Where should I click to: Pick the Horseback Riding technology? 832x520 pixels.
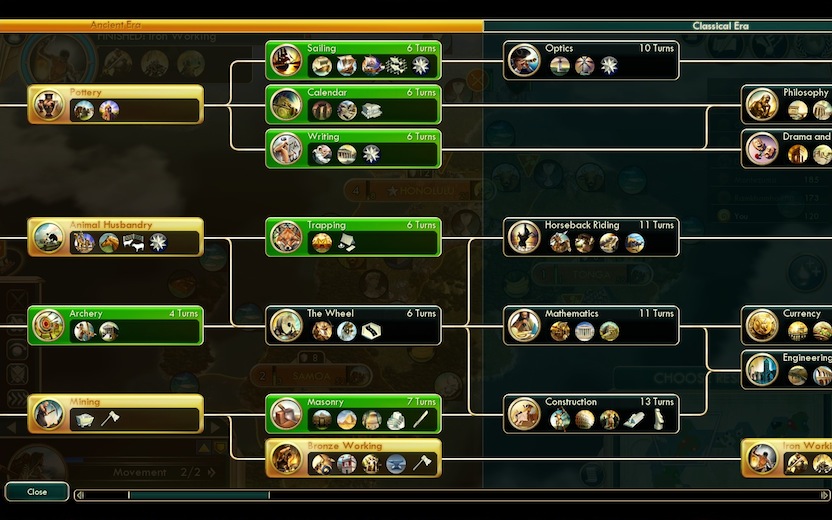click(591, 237)
